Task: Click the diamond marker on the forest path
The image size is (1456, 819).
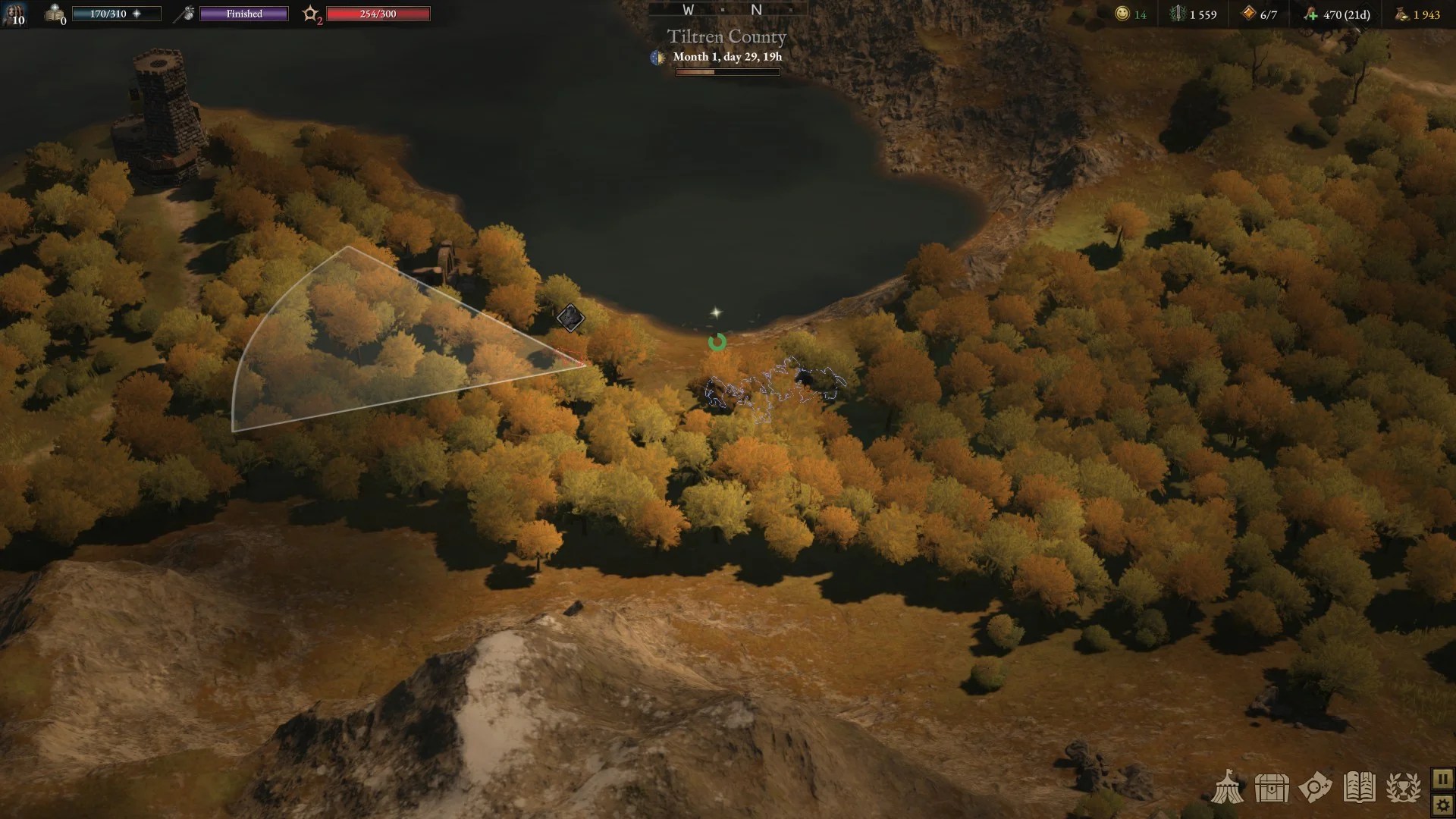Action: [x=570, y=318]
